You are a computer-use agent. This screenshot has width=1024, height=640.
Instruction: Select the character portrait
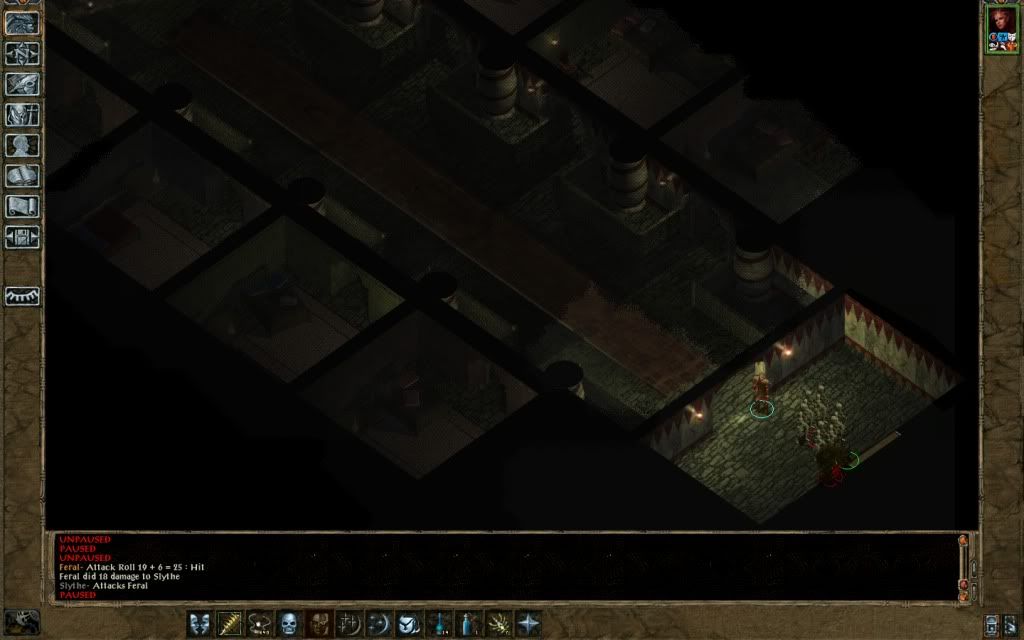click(x=1001, y=28)
